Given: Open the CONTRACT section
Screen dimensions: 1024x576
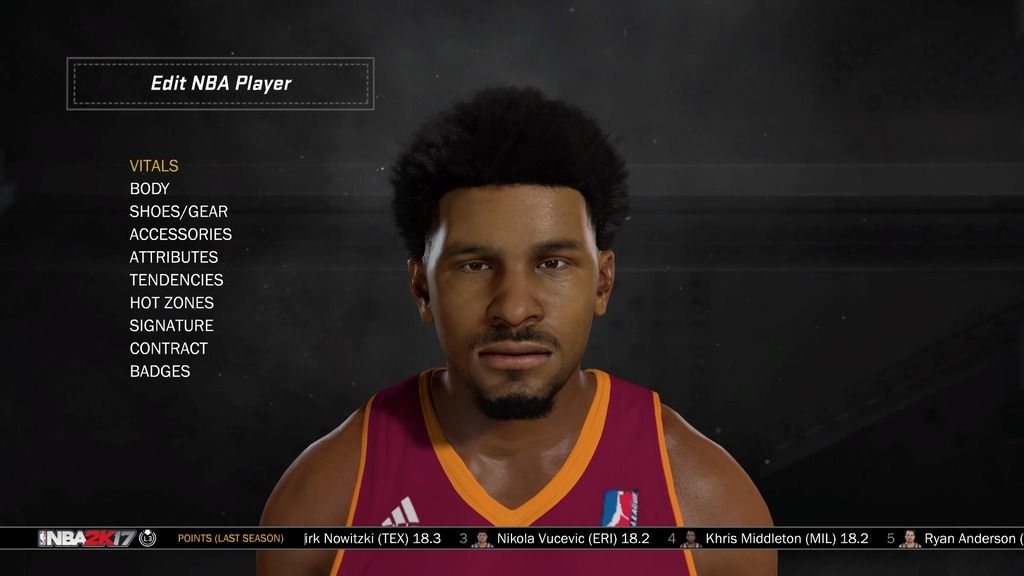Looking at the screenshot, I should [168, 349].
